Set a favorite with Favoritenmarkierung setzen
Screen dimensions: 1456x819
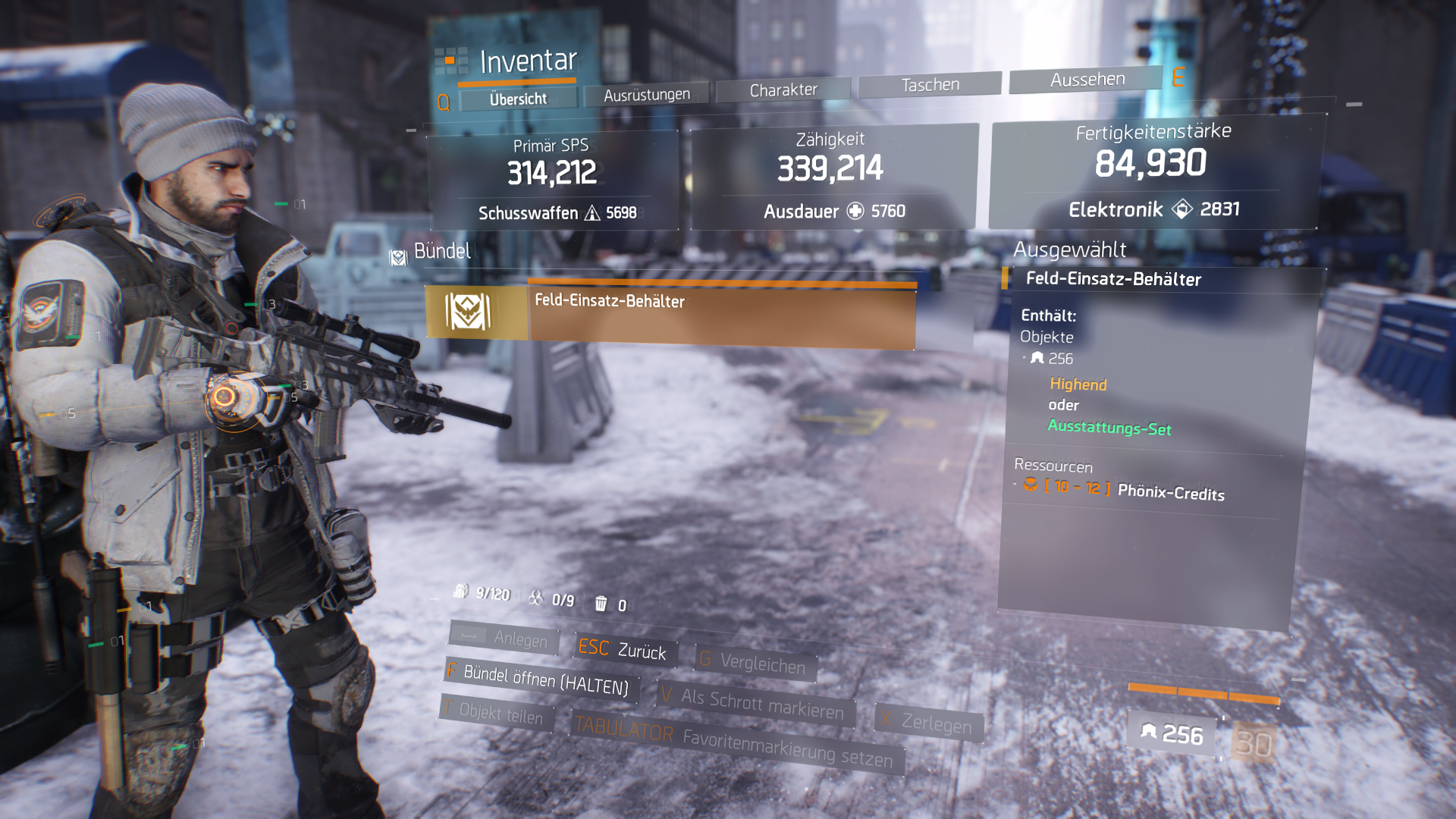tap(737, 744)
